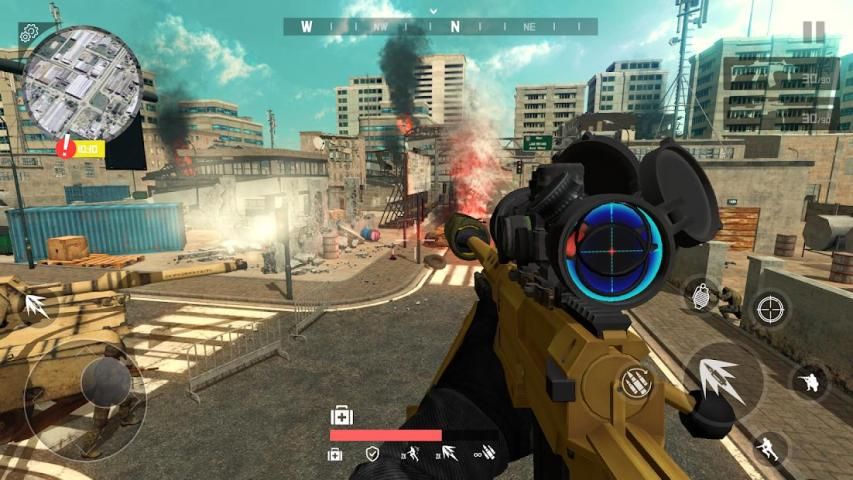Toggle scope aim with the crosshair button
Viewport: 853px width, 480px height.
point(770,310)
